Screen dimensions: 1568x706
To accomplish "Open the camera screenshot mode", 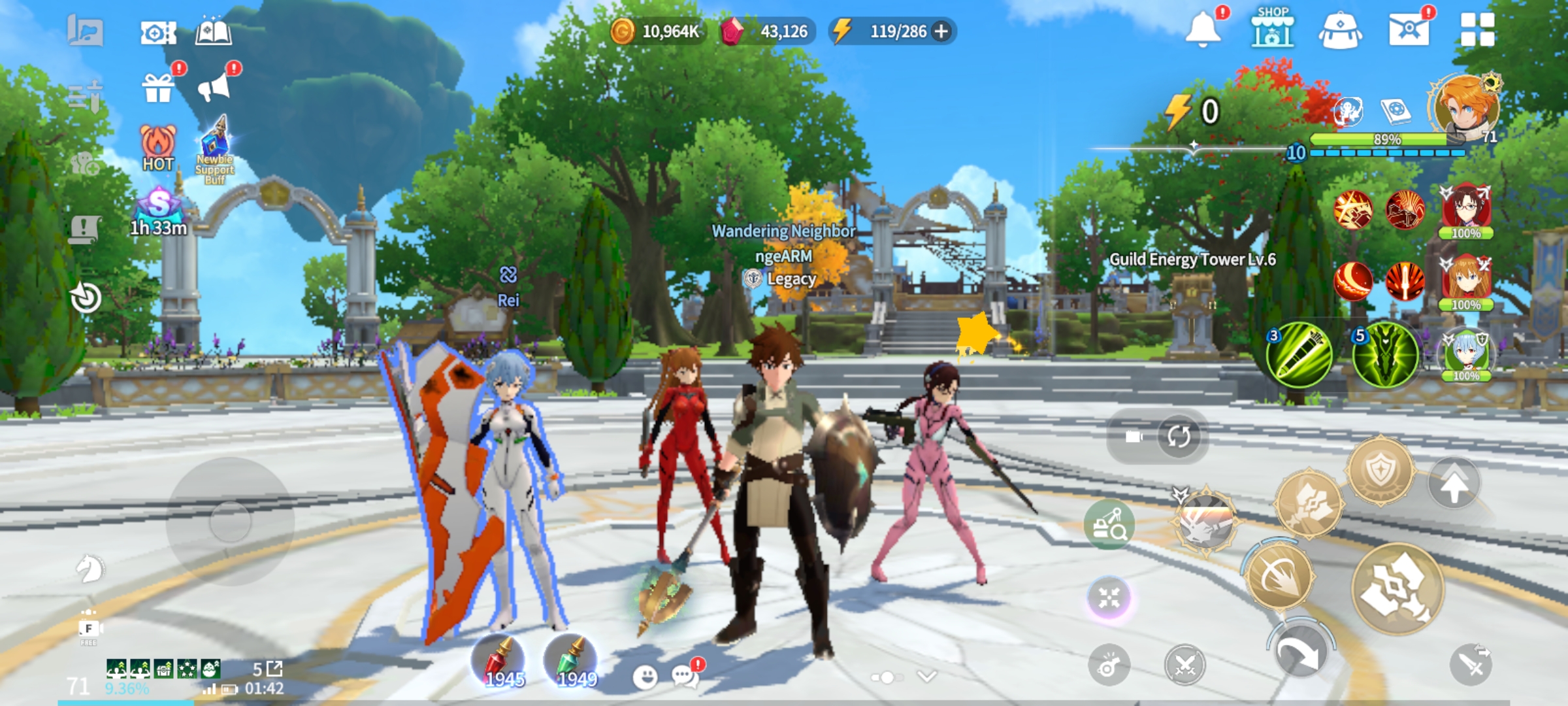I will pos(158,32).
